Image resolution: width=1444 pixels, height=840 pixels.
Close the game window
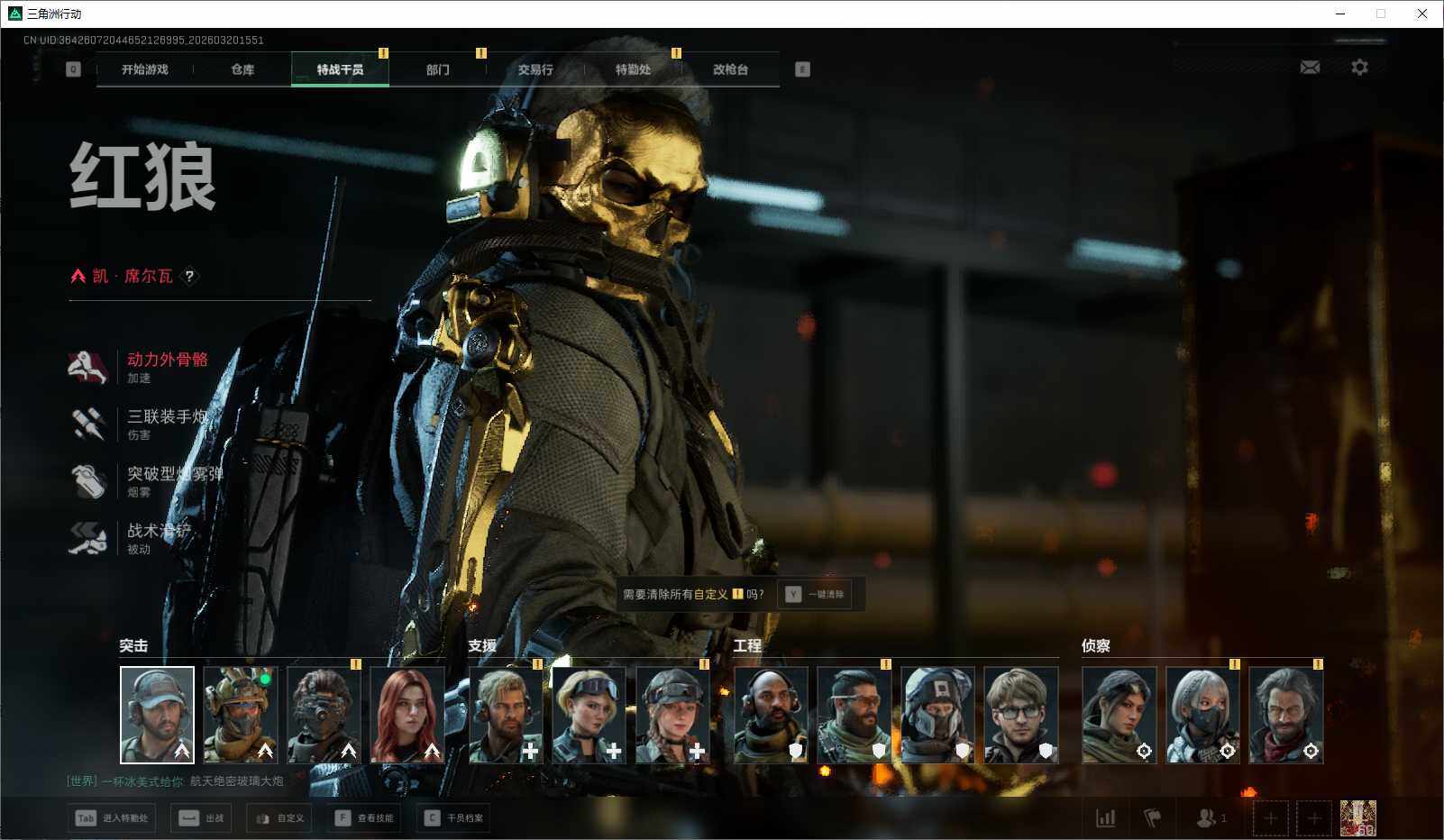pos(1422,14)
